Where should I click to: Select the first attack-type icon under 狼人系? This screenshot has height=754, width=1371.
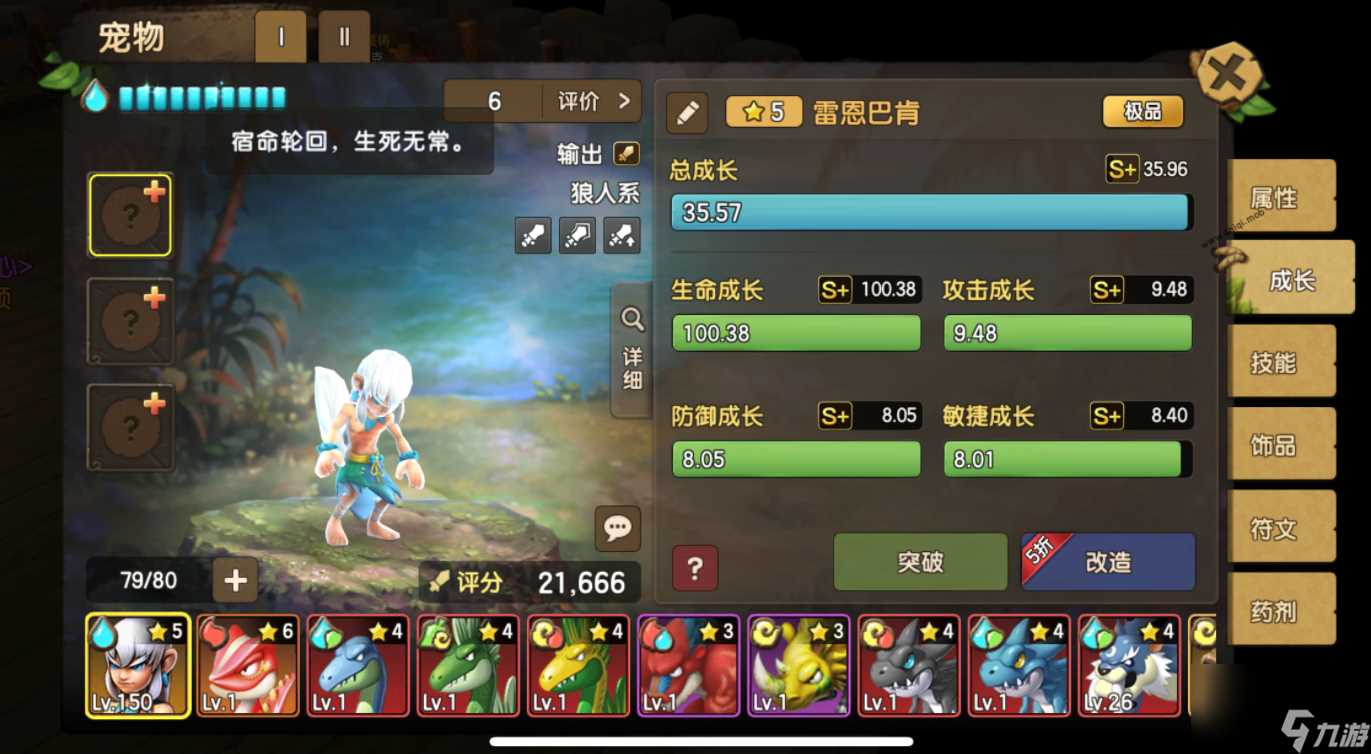click(532, 236)
